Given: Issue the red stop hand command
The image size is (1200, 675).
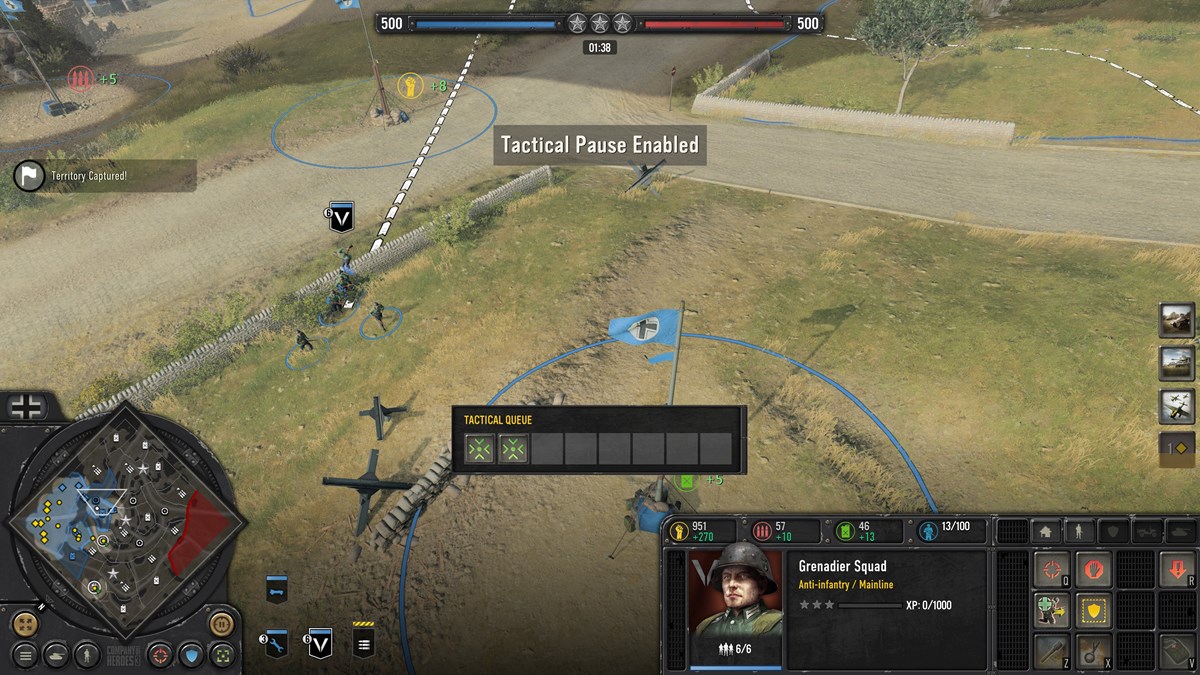Looking at the screenshot, I should [1093, 570].
